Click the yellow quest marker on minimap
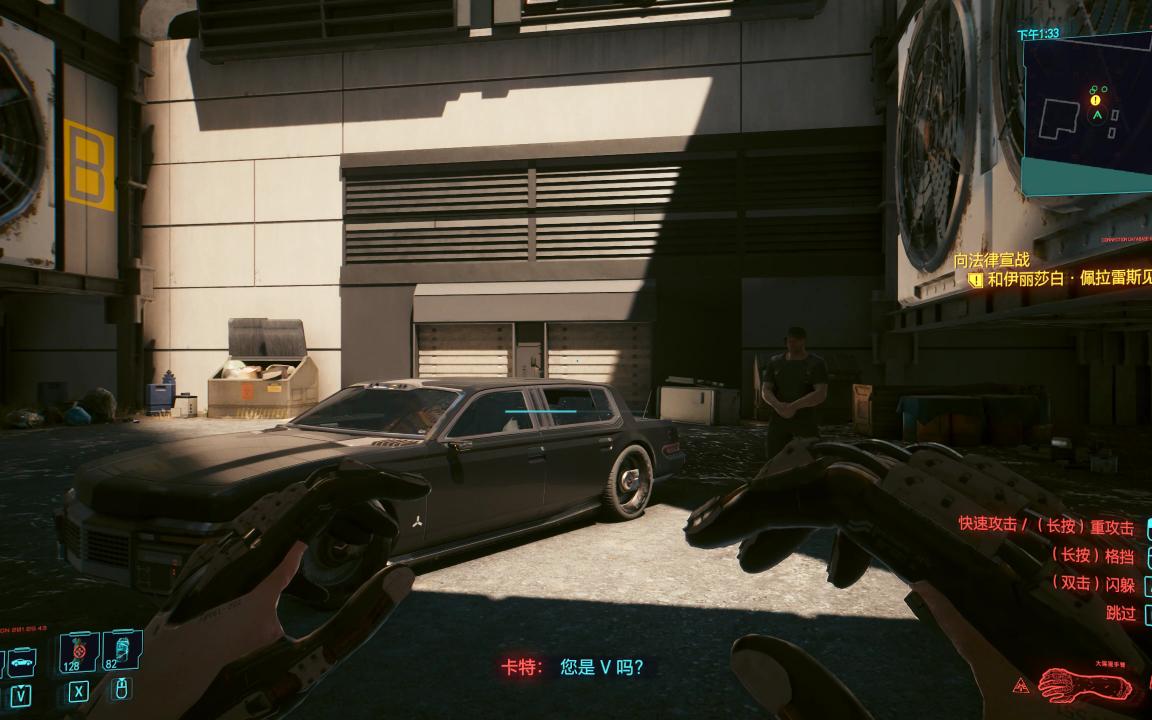The width and height of the screenshot is (1152, 720). 1095,100
